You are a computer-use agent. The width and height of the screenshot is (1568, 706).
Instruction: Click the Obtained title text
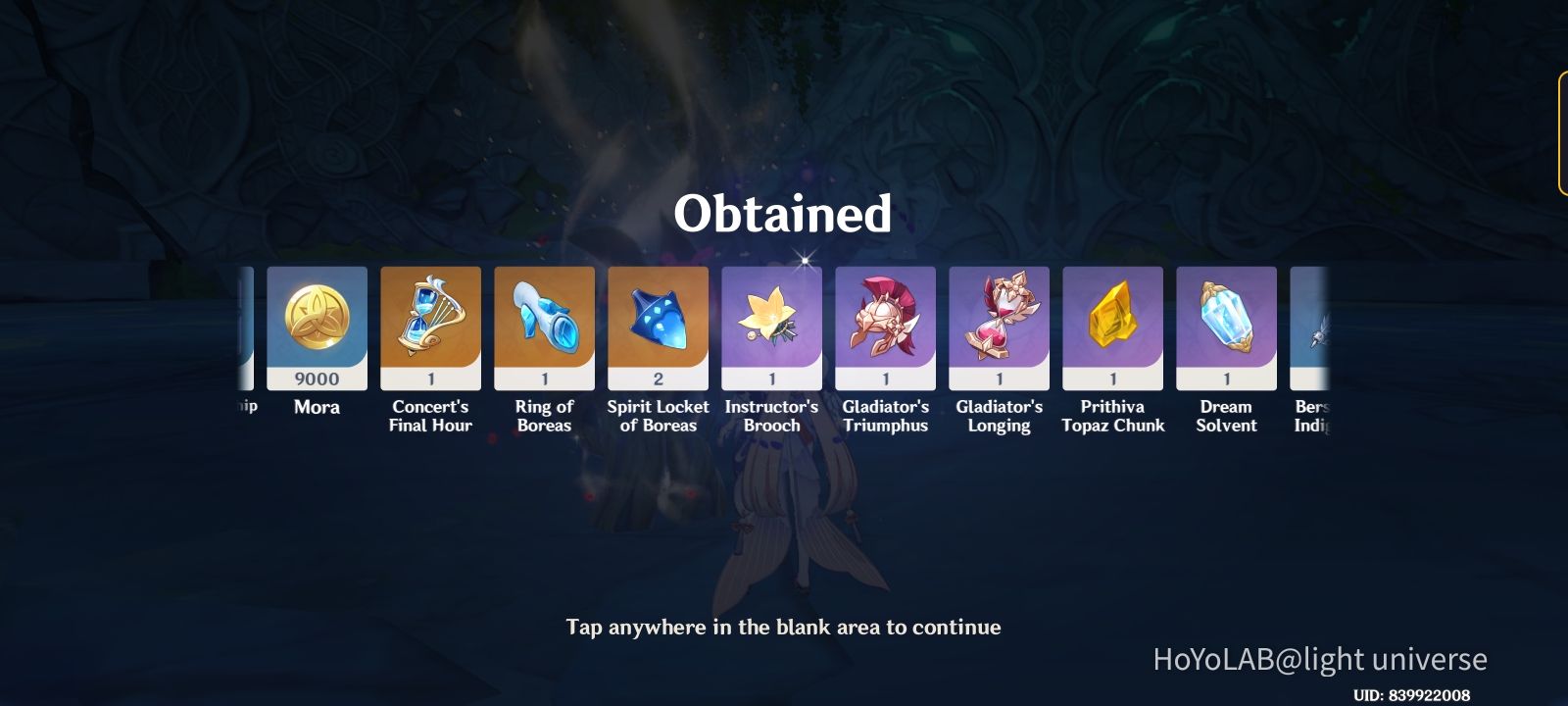click(784, 215)
